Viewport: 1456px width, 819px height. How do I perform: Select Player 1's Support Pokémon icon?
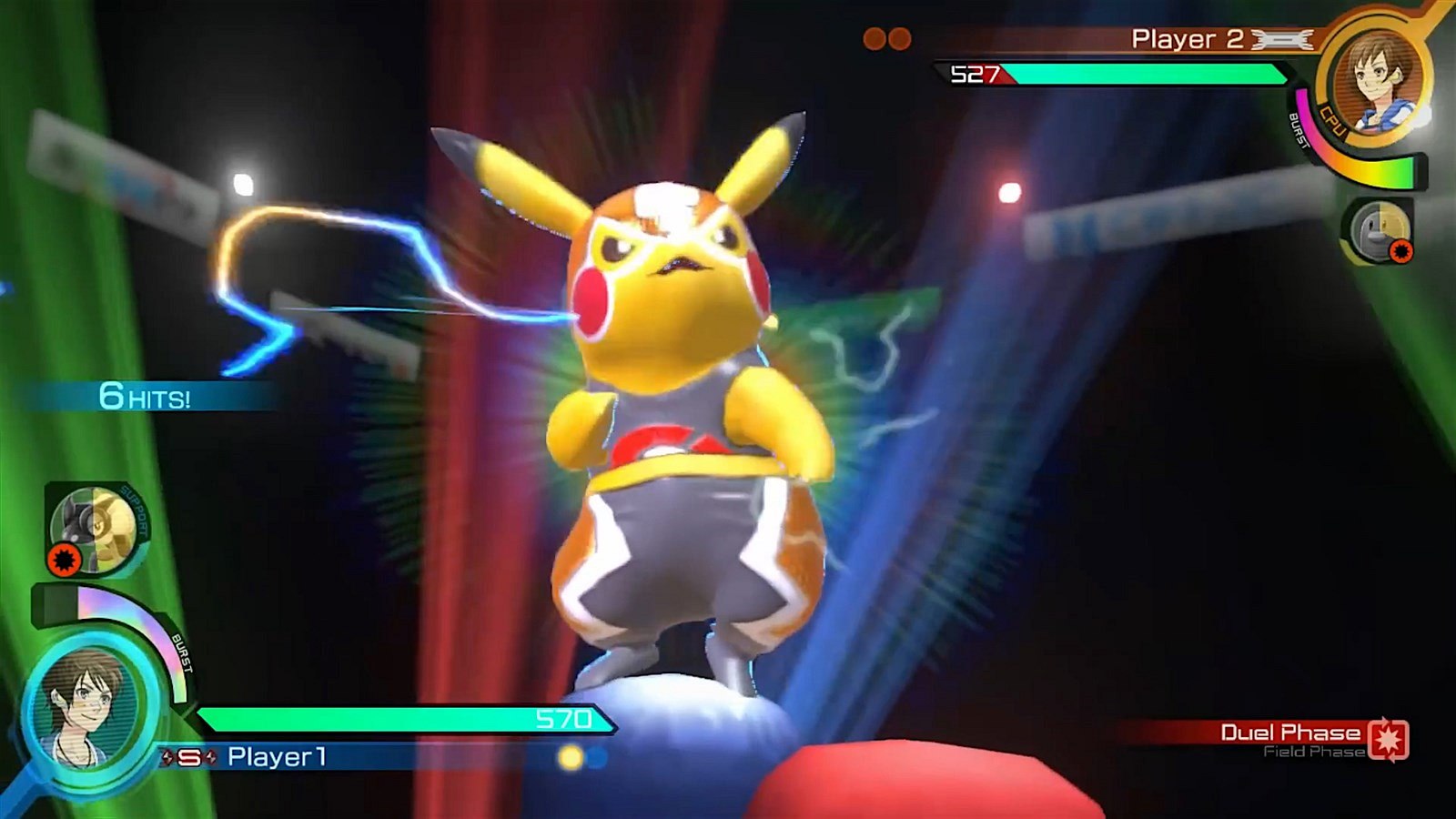(96, 528)
